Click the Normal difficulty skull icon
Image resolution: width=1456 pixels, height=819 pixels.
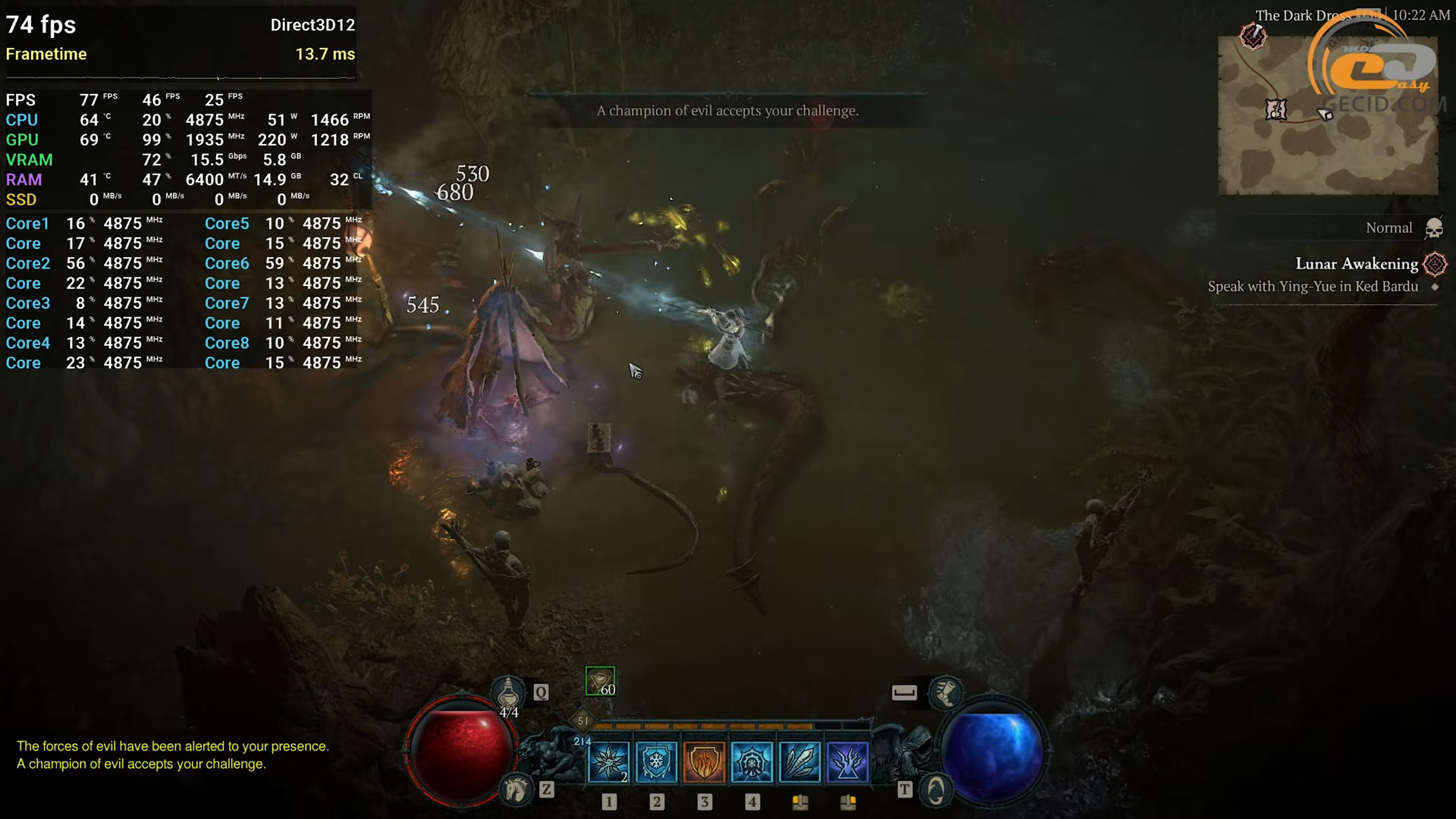tap(1433, 228)
